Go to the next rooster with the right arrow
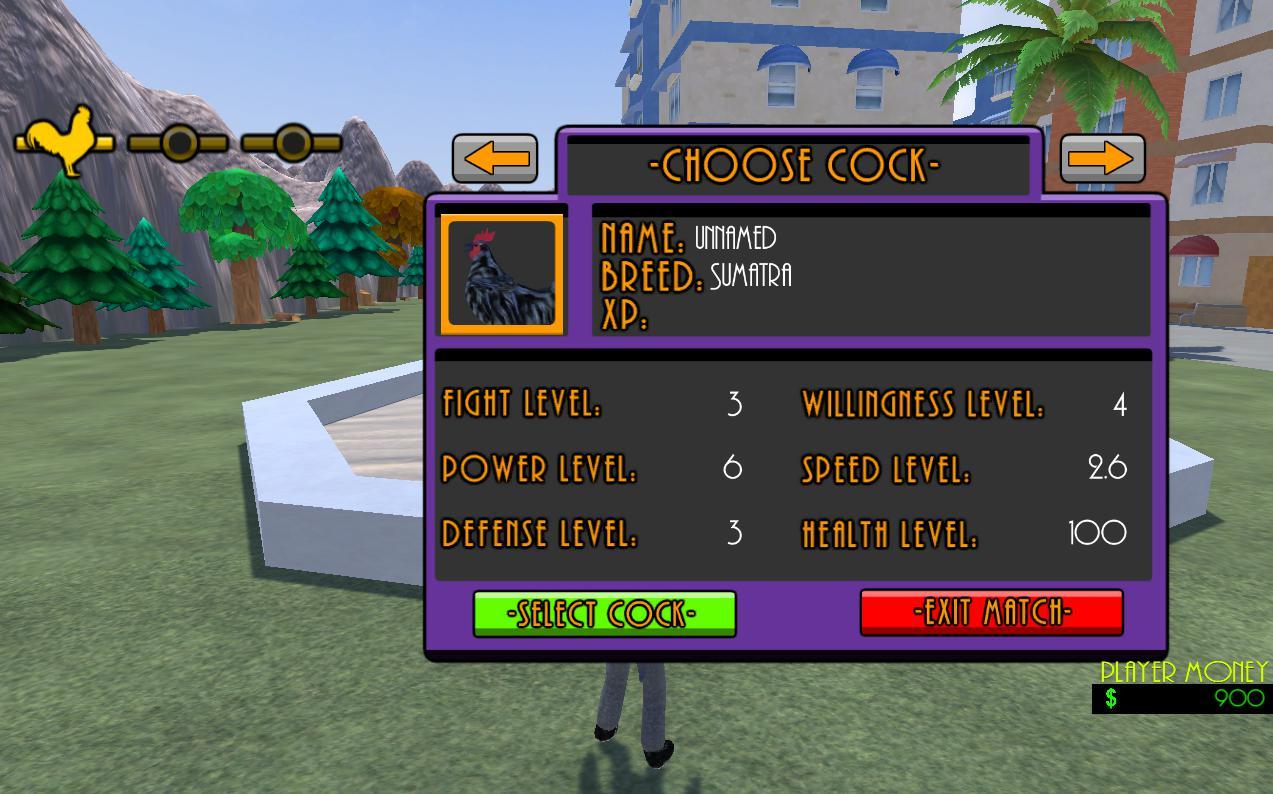 (x=1102, y=158)
